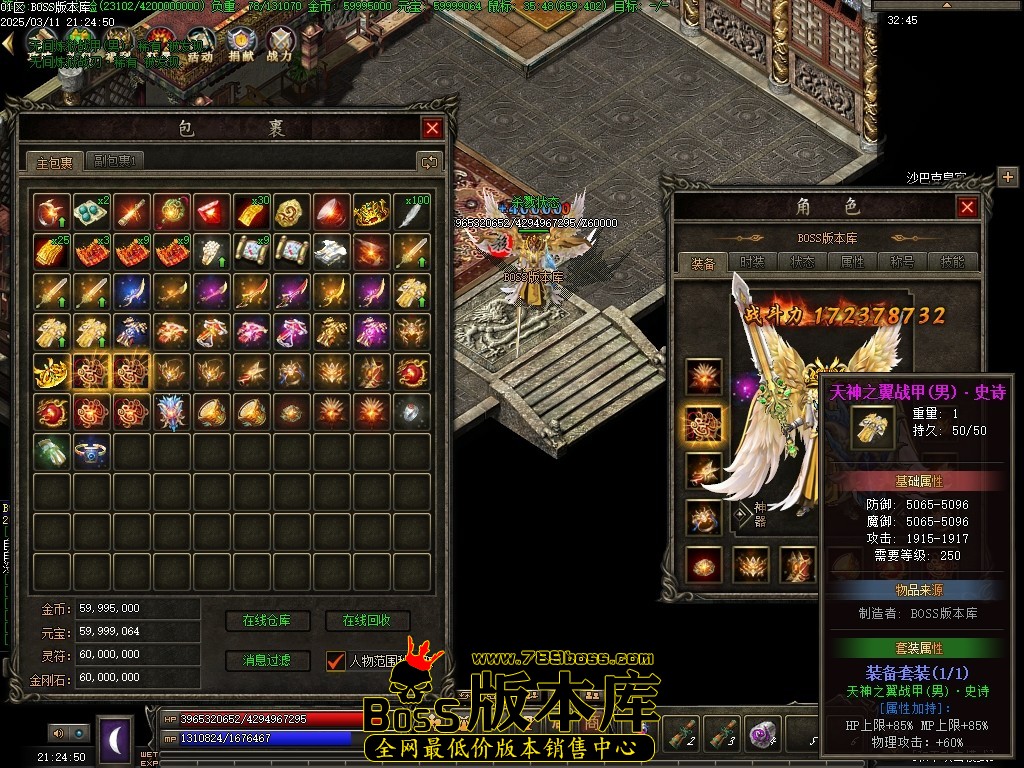Close the 角色 character window

point(967,207)
